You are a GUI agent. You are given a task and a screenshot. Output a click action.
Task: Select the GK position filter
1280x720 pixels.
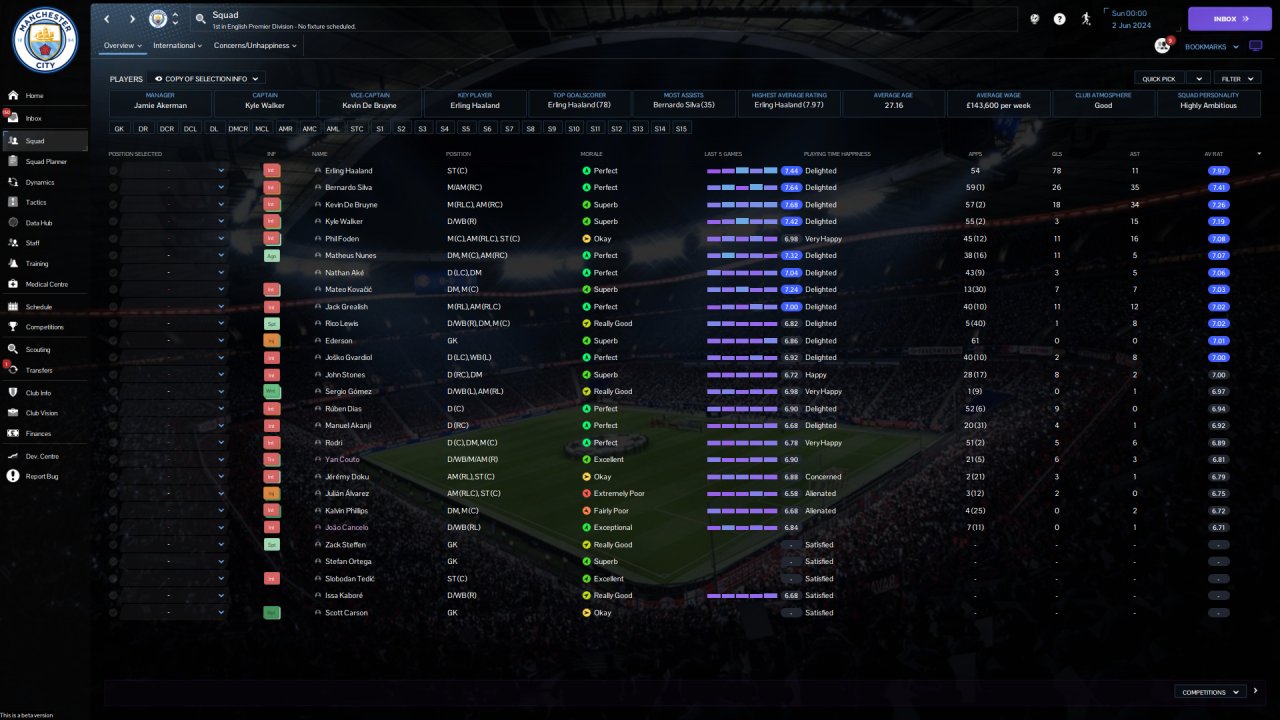119,128
